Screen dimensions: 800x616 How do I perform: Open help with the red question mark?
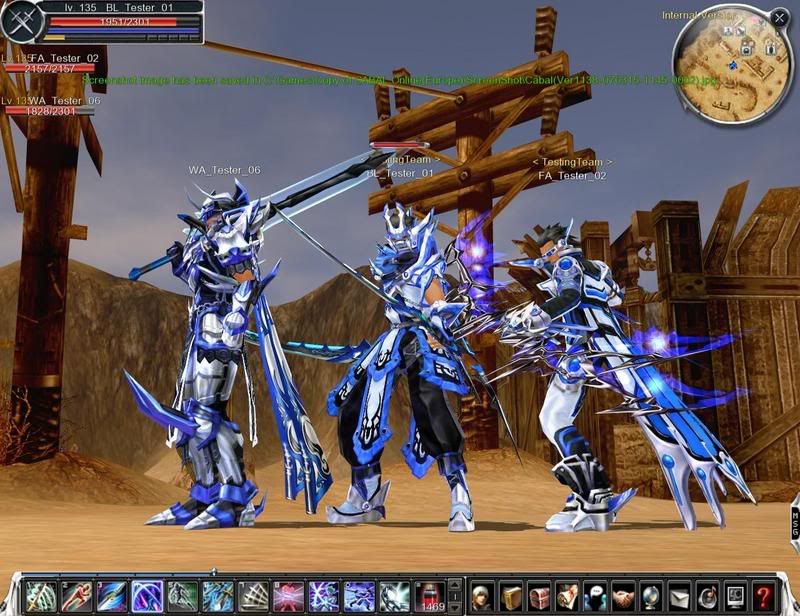[x=764, y=596]
